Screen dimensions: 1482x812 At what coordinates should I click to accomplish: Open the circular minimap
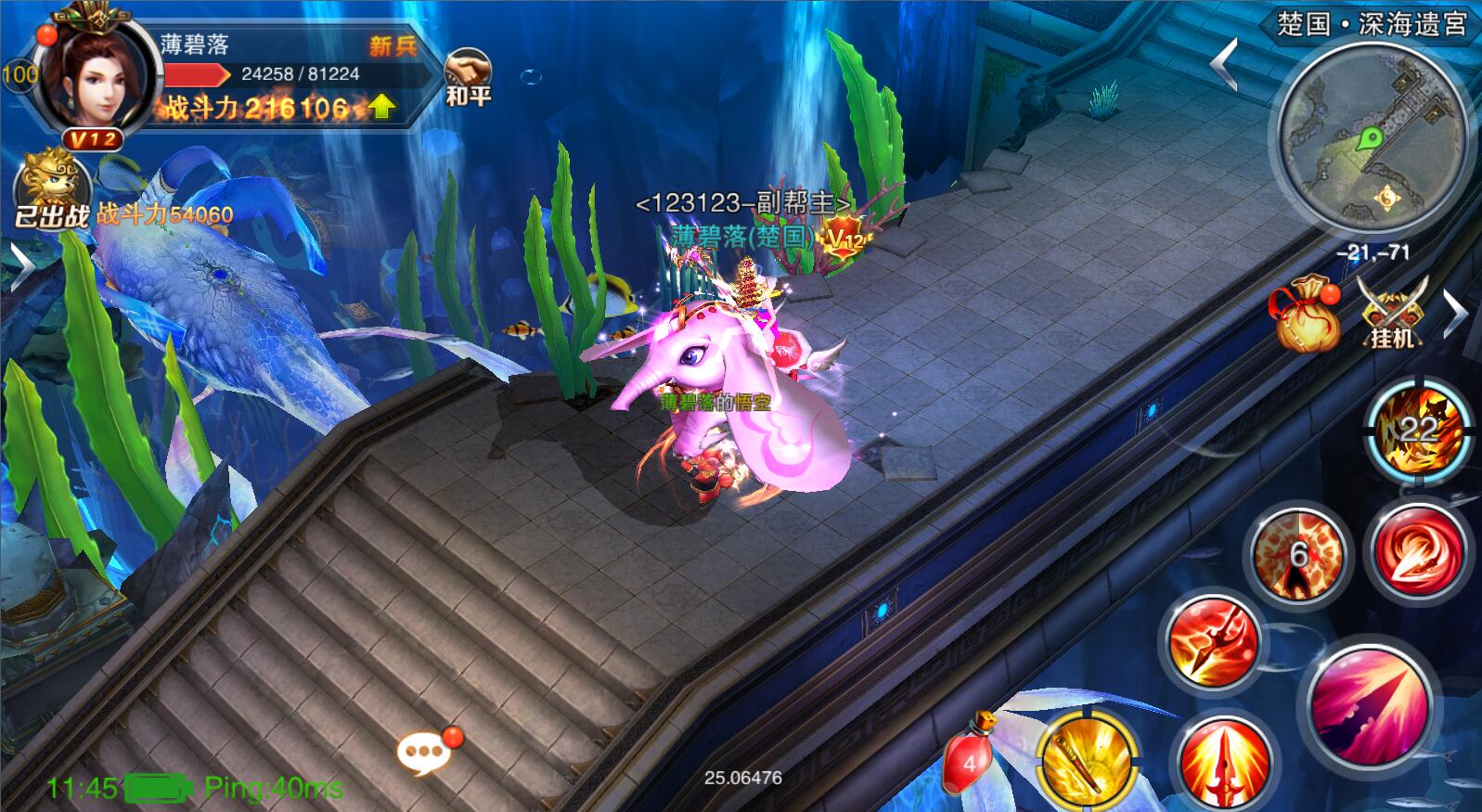[x=1372, y=139]
